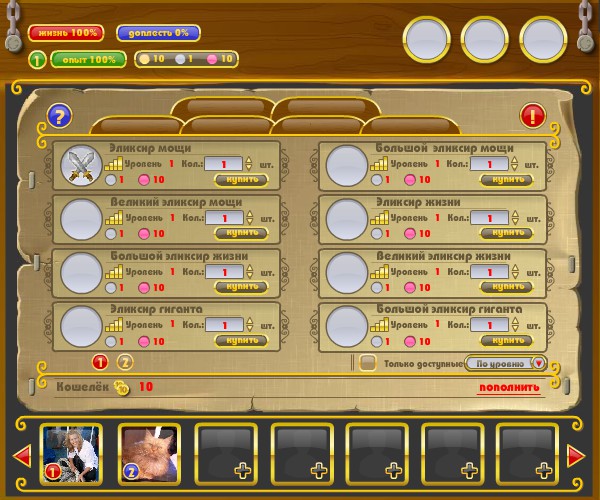600x500 pixels.
Task: Click the red exclamation mark button
Action: [x=532, y=116]
